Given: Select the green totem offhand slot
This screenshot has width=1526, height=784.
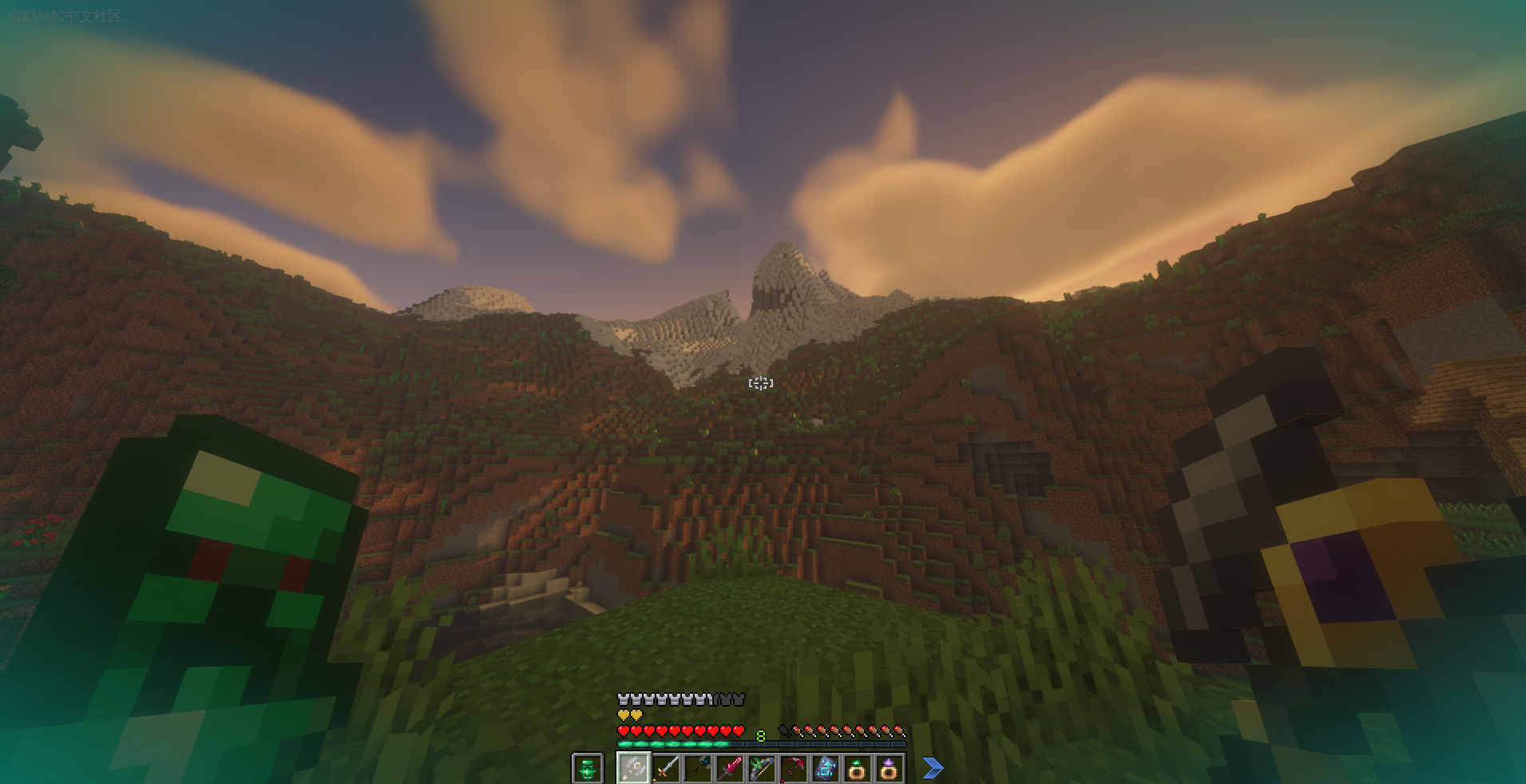Looking at the screenshot, I should (x=587, y=769).
